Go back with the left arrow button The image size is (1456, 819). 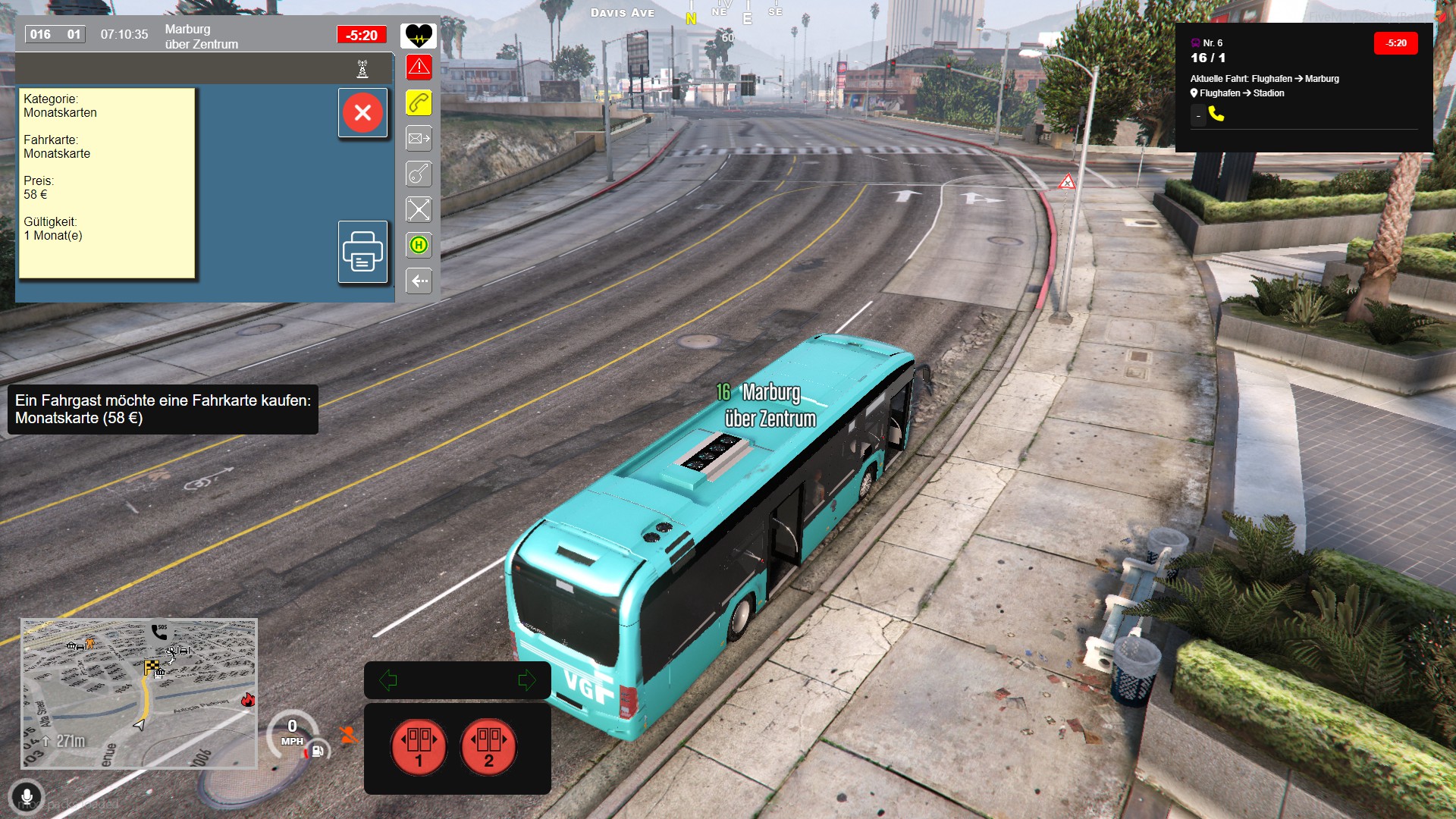point(419,281)
